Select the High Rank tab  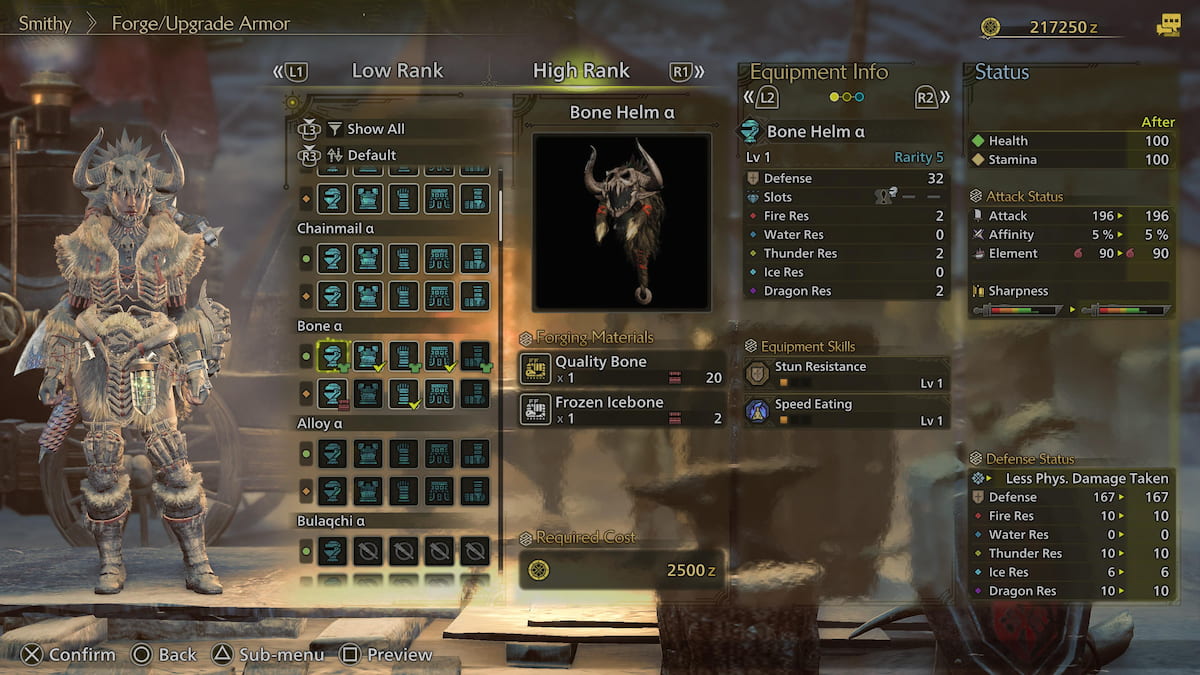581,71
